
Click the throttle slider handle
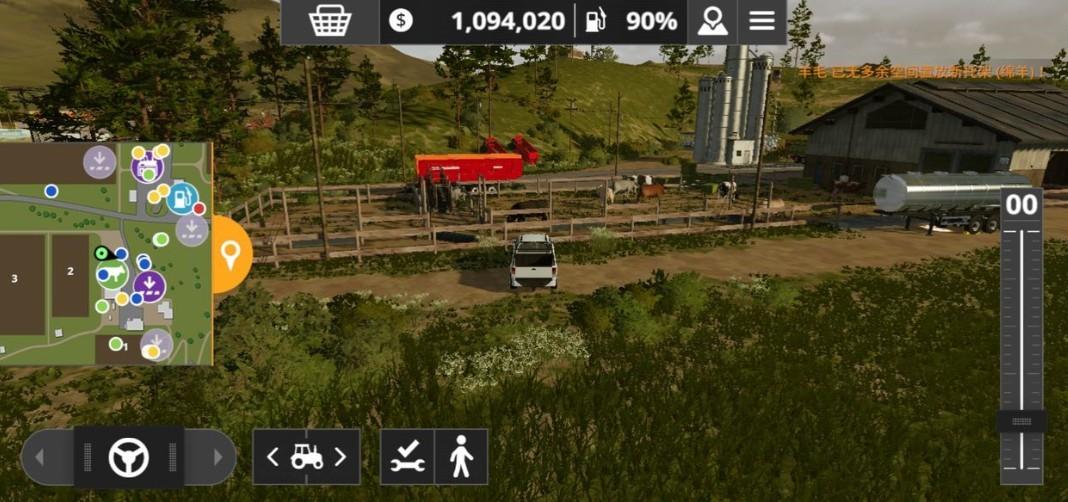point(1021,421)
